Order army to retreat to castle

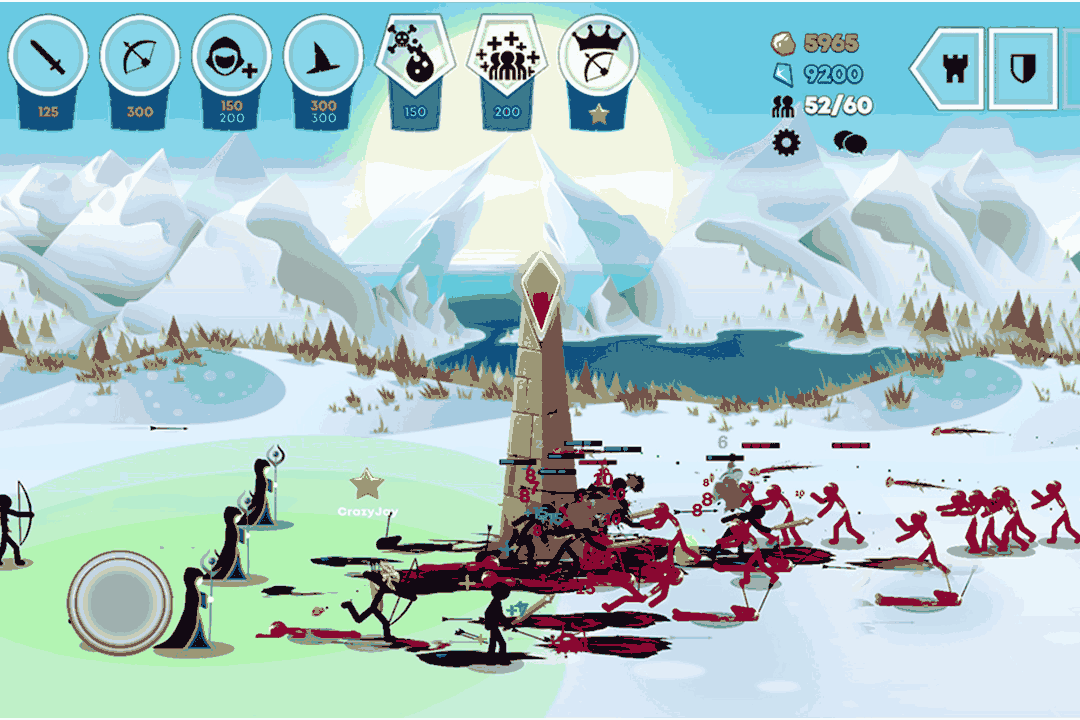pyautogui.click(x=949, y=68)
